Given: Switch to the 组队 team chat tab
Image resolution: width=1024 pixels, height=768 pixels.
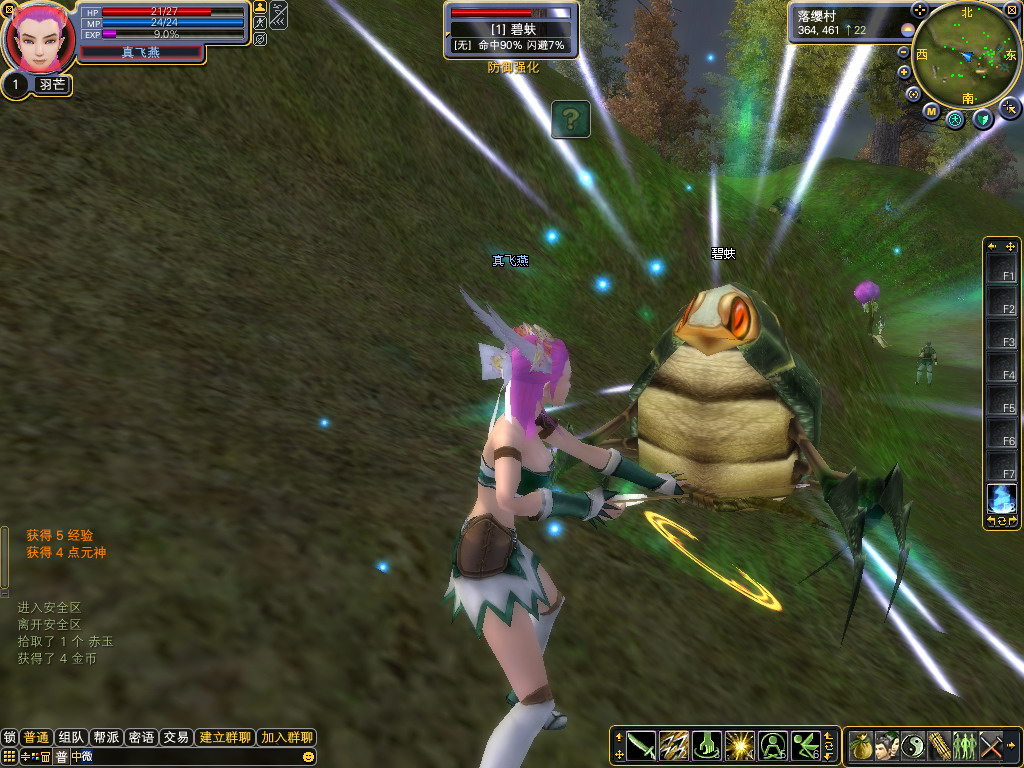Looking at the screenshot, I should coord(70,737).
